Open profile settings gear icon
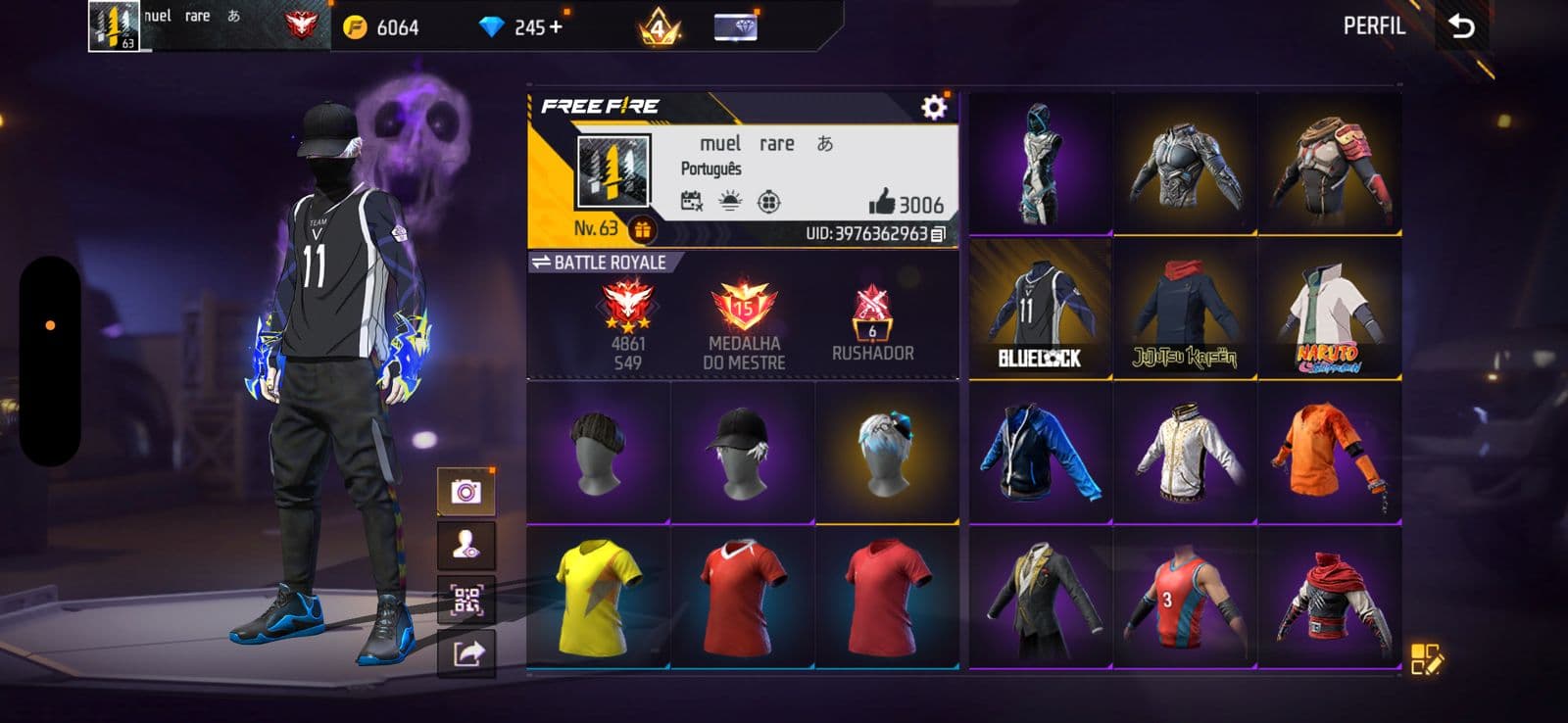 (x=934, y=106)
